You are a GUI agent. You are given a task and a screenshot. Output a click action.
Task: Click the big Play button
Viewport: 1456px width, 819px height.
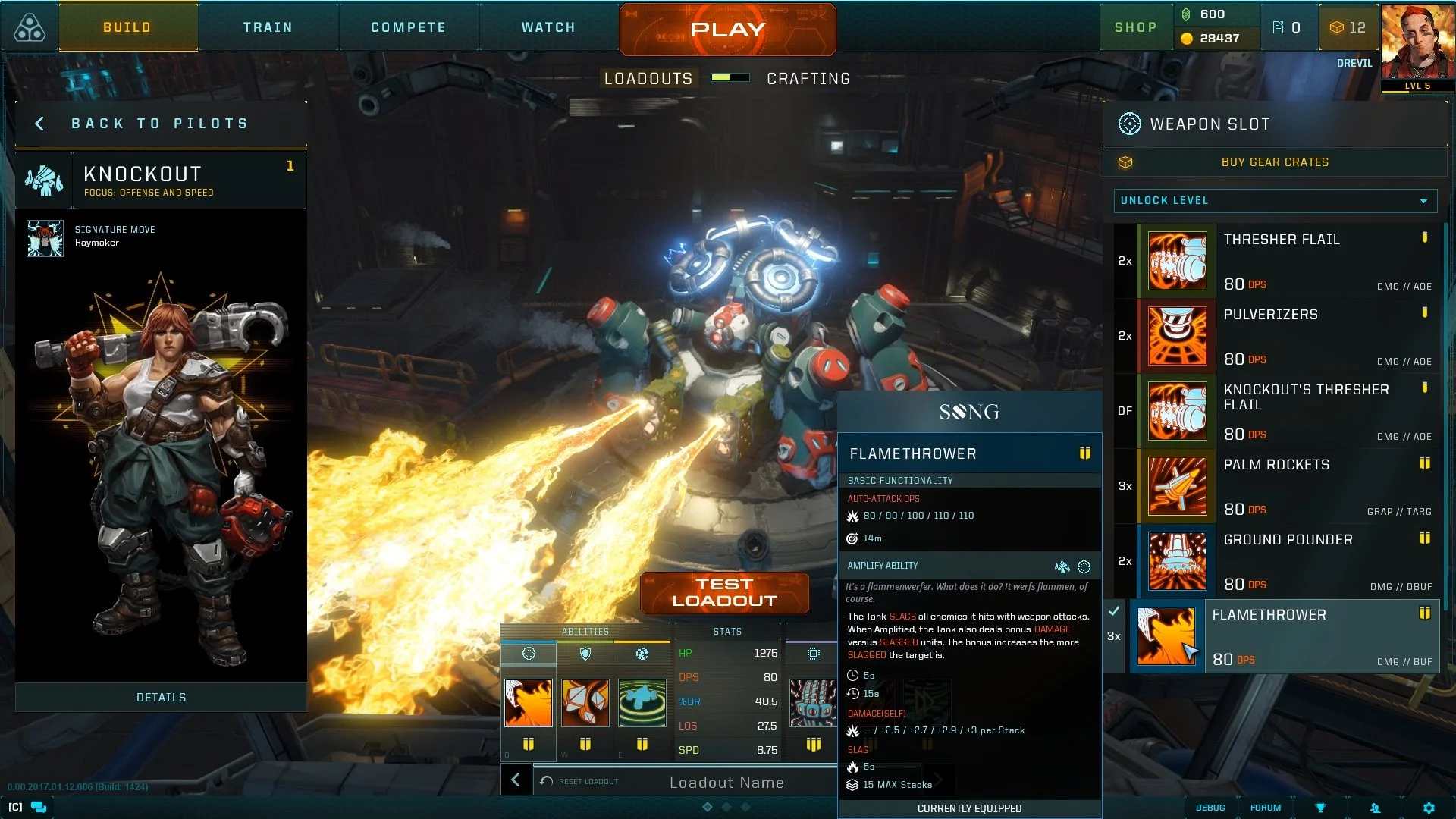(x=727, y=30)
